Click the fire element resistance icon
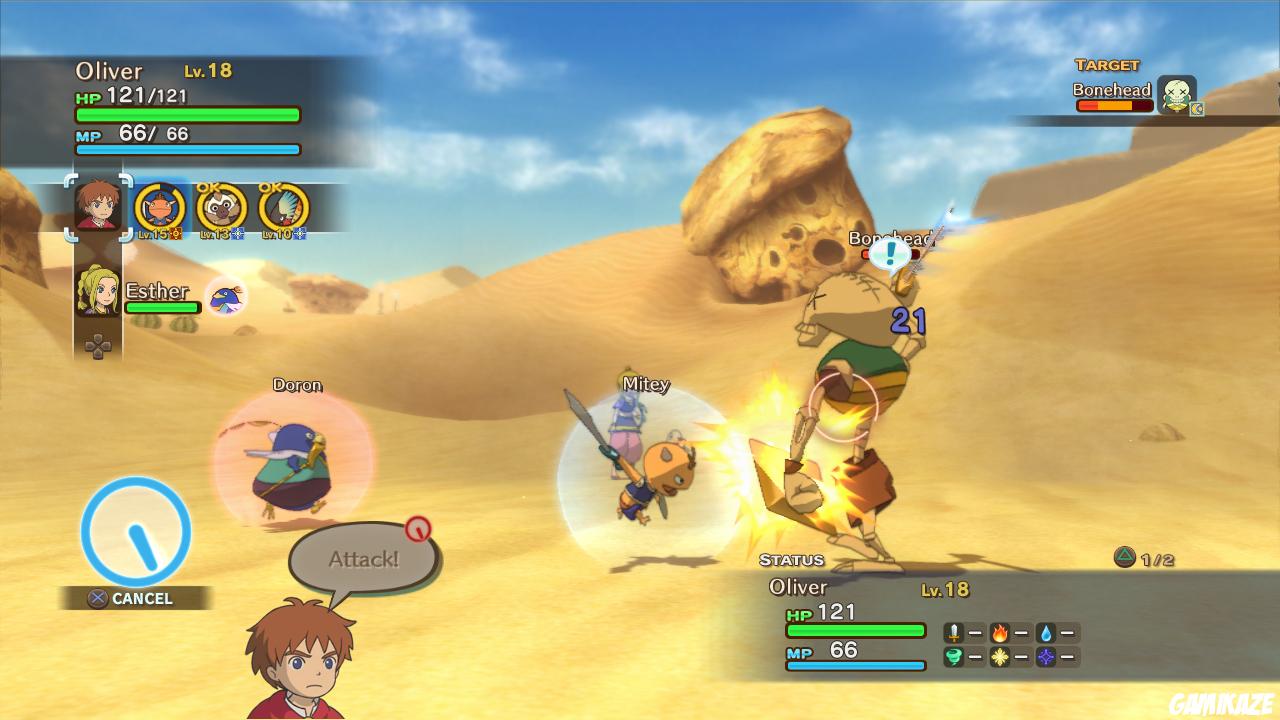The width and height of the screenshot is (1280, 720). tap(1001, 632)
